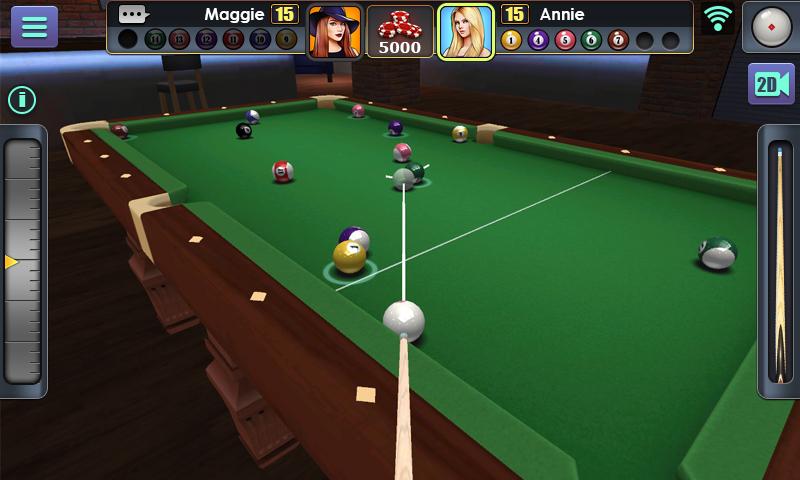This screenshot has height=480, width=800.
Task: Tap the cue power bar
Action: (778, 262)
